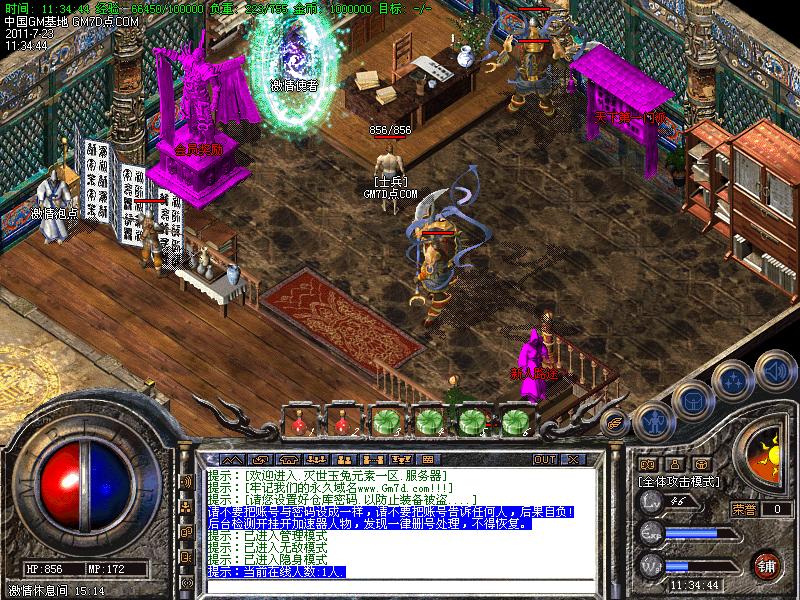Image resolution: width=800 pixels, height=600 pixels.
Task: Click the sound-wave icon left of chat
Action: coord(186,482)
